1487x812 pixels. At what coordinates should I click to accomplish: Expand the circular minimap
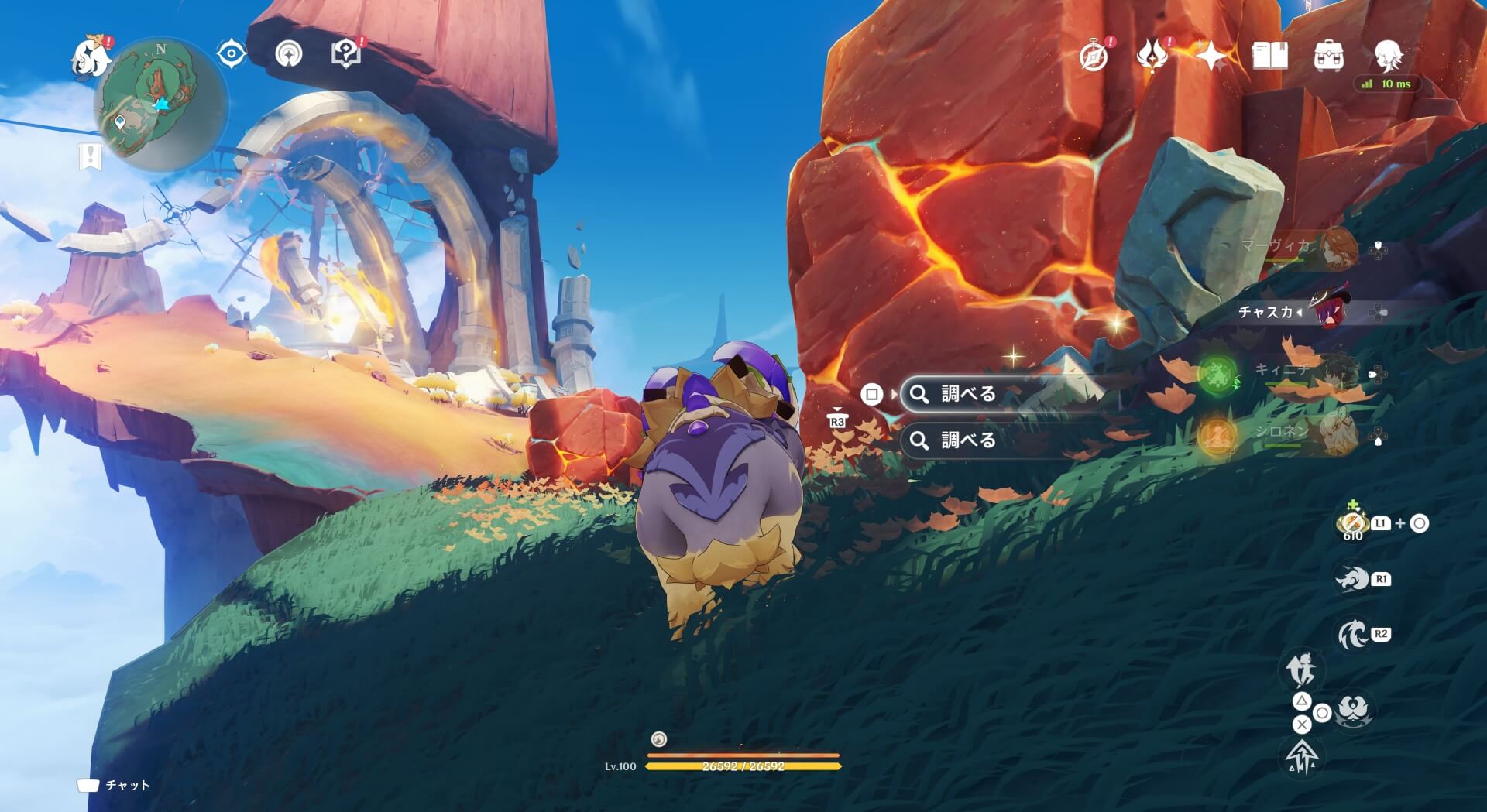[161, 104]
